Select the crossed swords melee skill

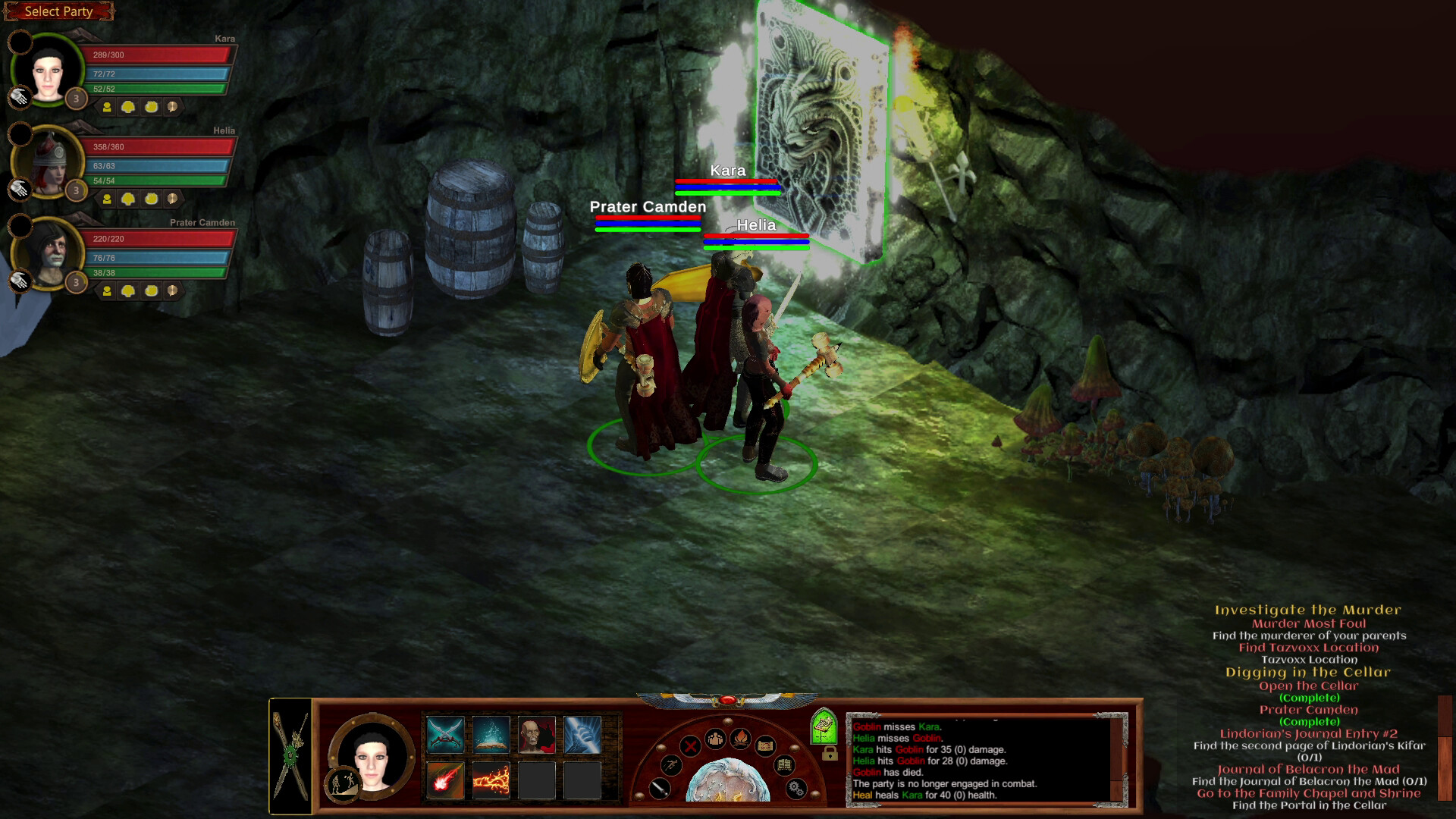click(x=445, y=736)
